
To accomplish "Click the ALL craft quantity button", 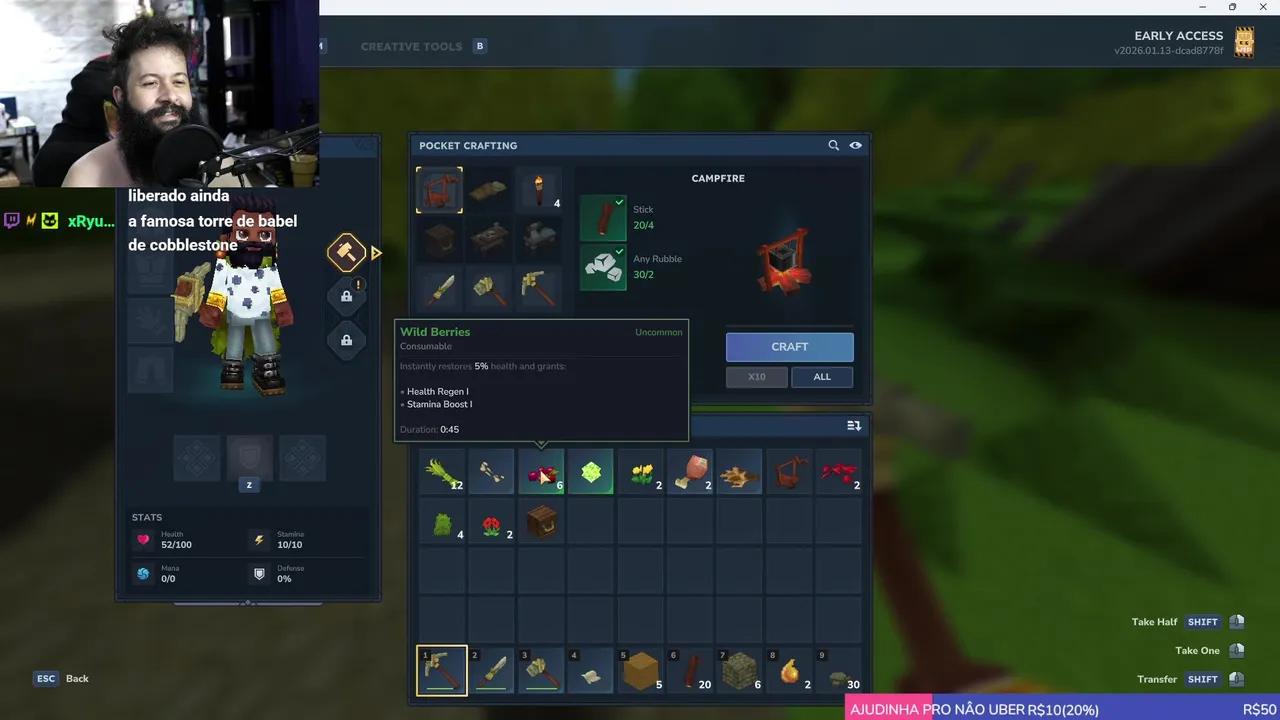I will [x=821, y=376].
